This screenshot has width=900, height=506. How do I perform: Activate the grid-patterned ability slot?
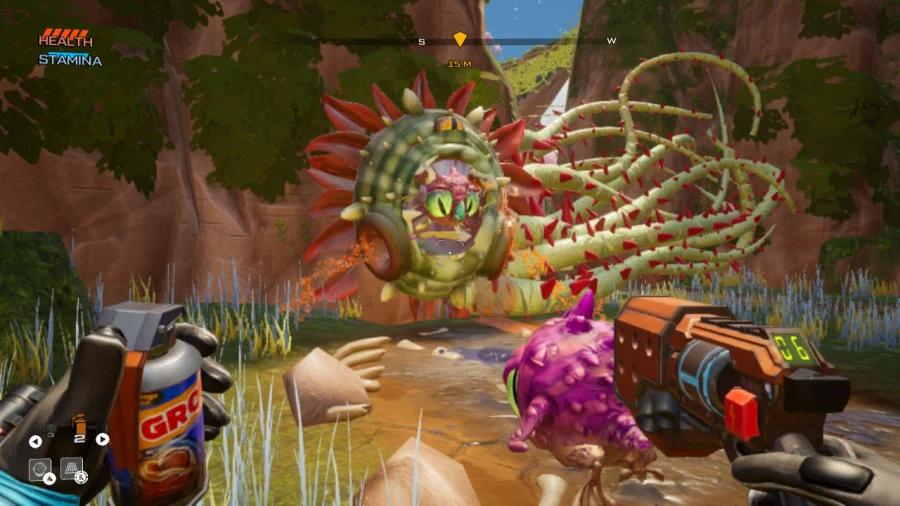pyautogui.click(x=71, y=467)
